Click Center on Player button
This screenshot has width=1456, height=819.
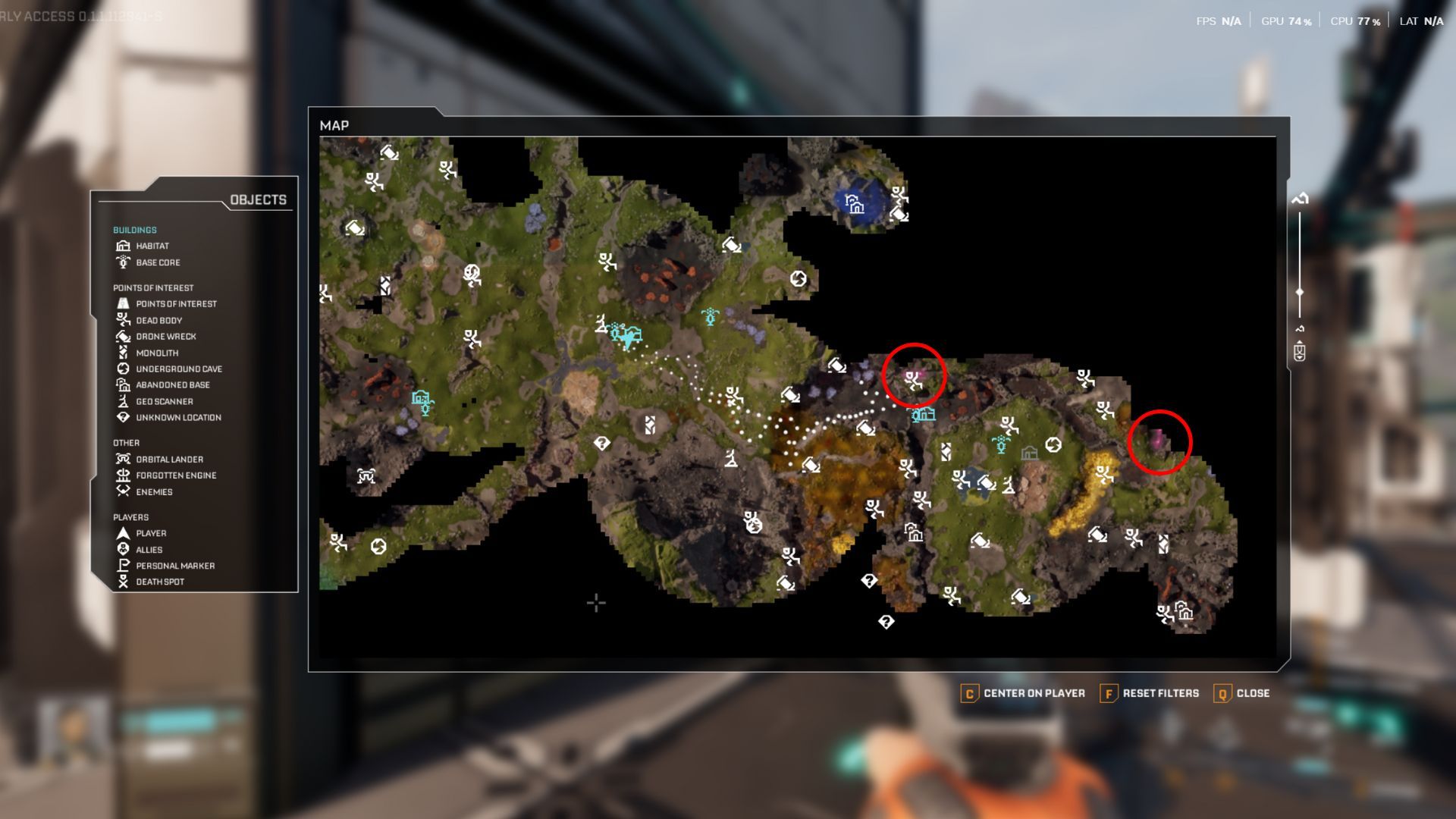(x=1023, y=693)
